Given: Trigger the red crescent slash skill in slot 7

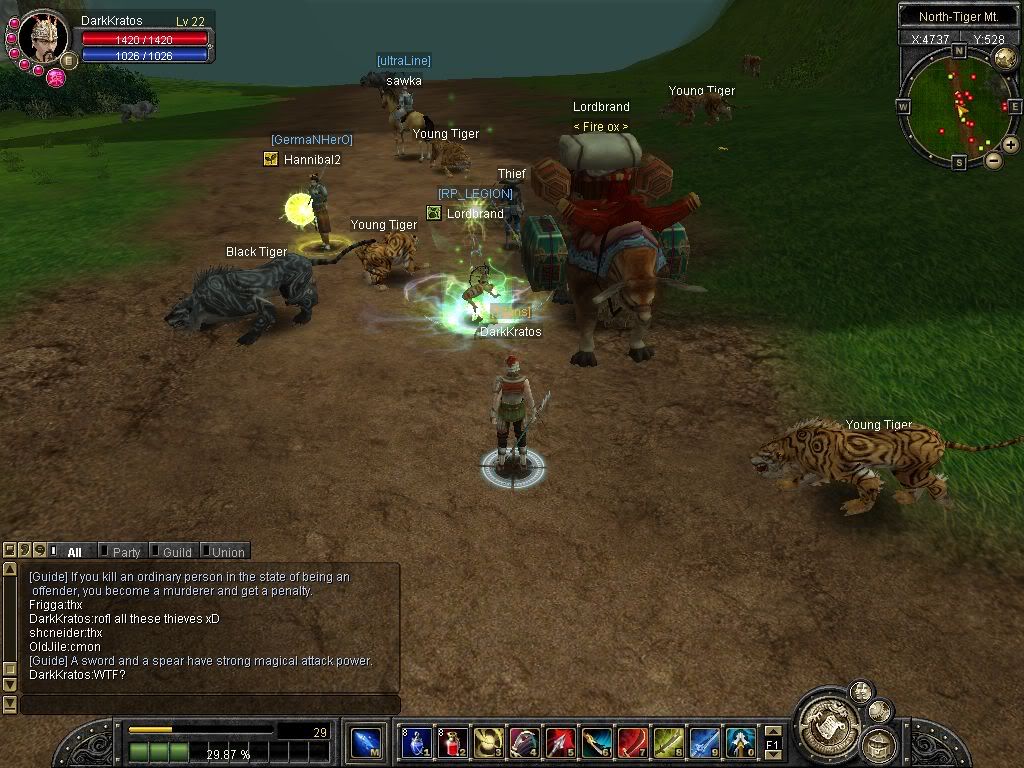Looking at the screenshot, I should pyautogui.click(x=632, y=743).
